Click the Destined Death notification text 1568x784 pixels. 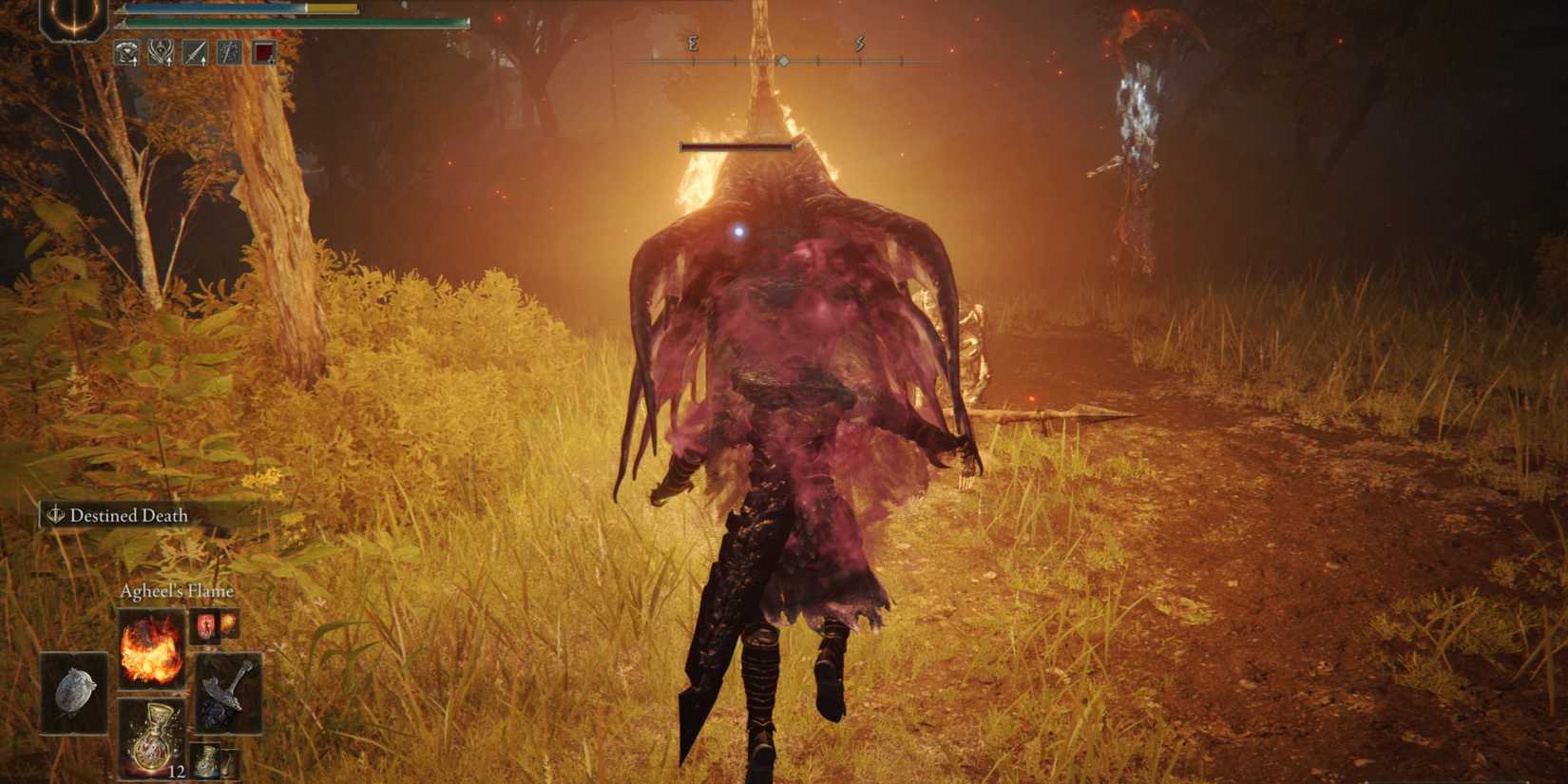pos(129,516)
